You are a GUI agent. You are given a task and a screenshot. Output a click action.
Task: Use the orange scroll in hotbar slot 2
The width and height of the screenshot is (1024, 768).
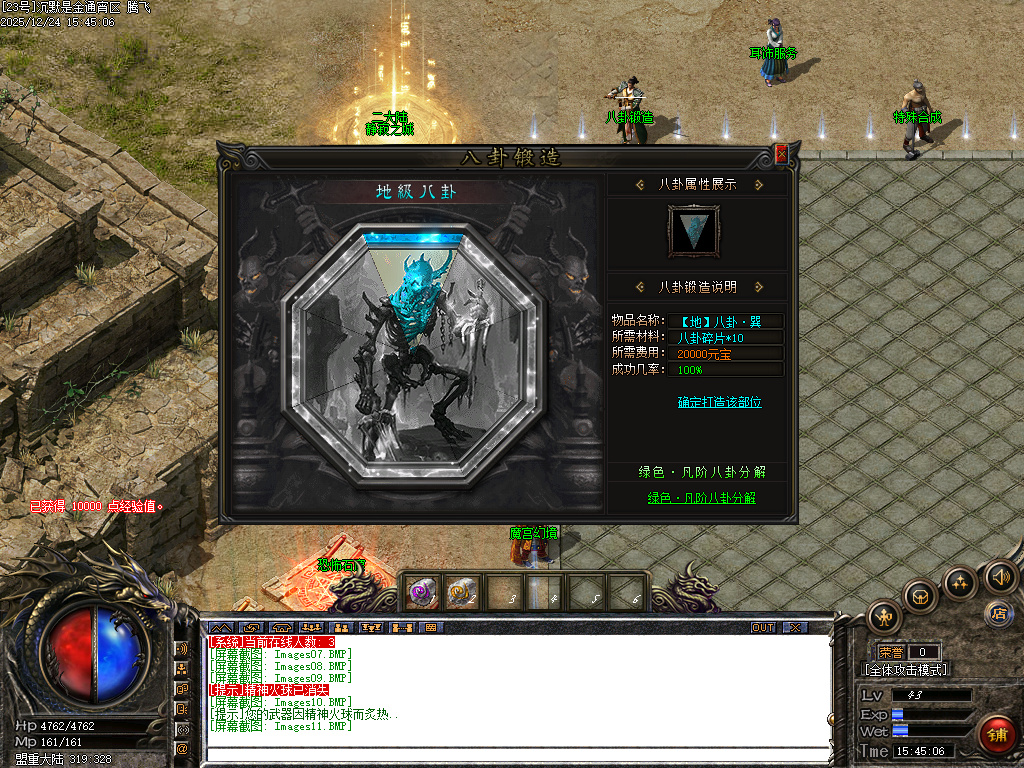tap(461, 594)
